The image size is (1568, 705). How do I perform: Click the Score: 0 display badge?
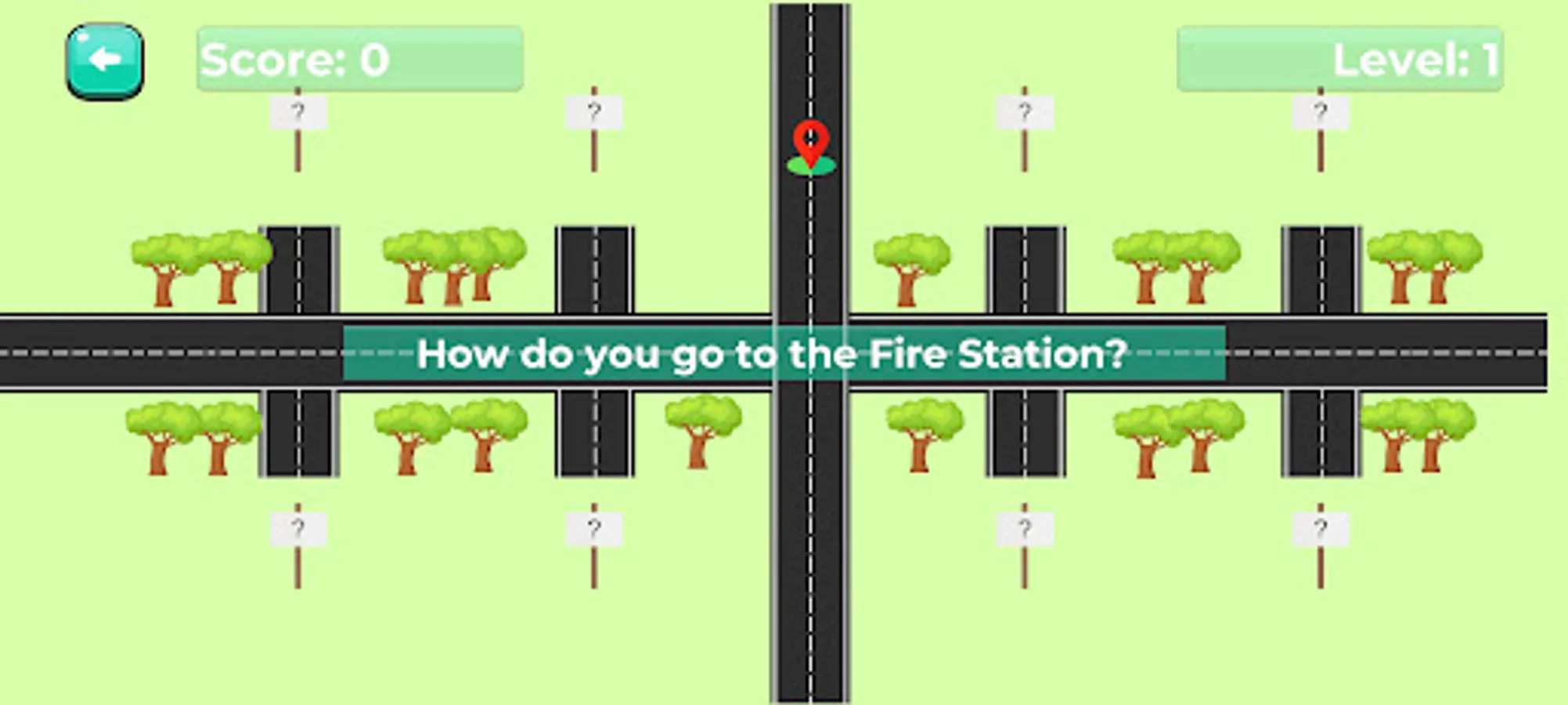360,57
